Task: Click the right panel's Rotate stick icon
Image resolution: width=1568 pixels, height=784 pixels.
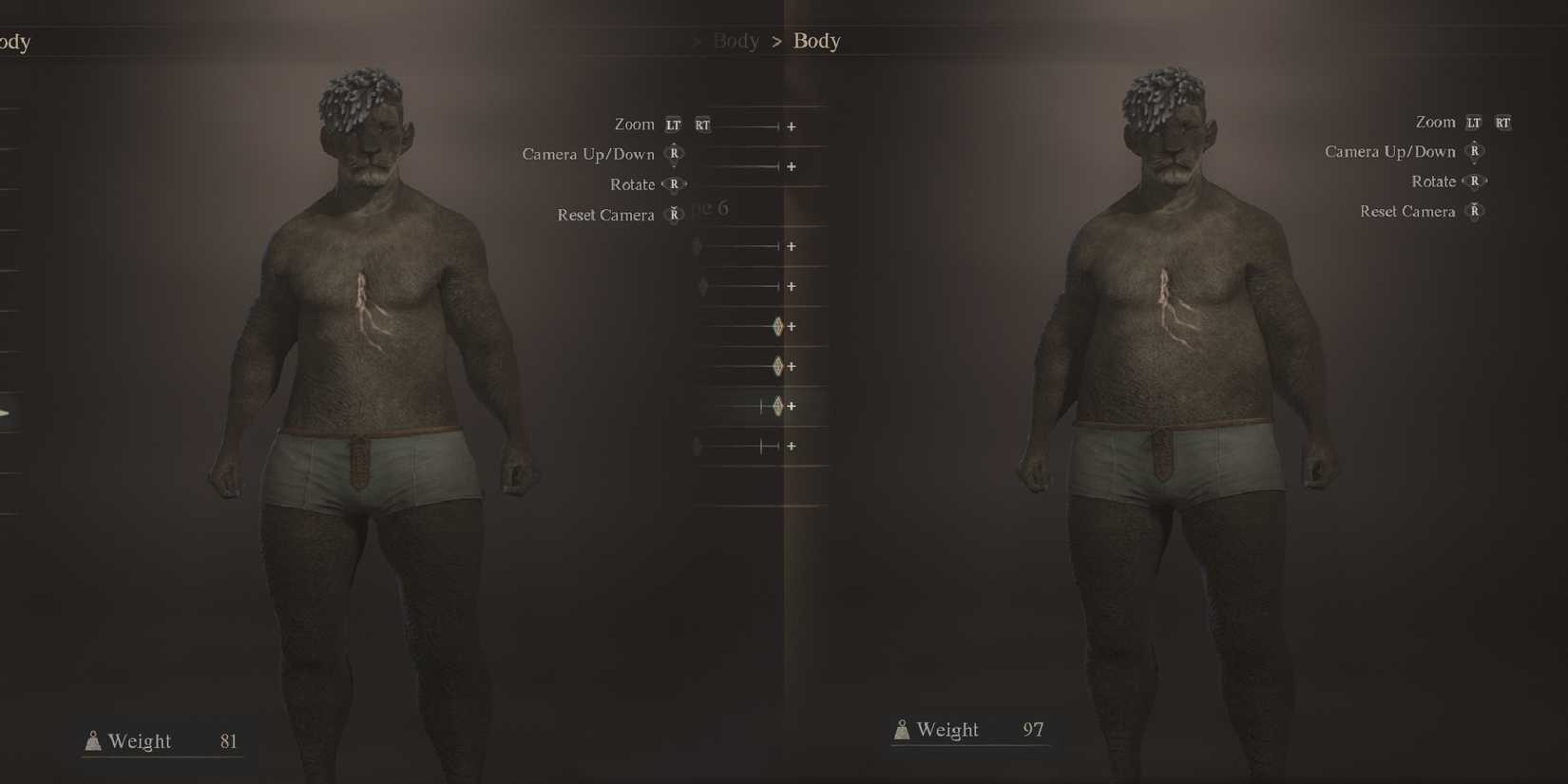Action: coord(1476,181)
